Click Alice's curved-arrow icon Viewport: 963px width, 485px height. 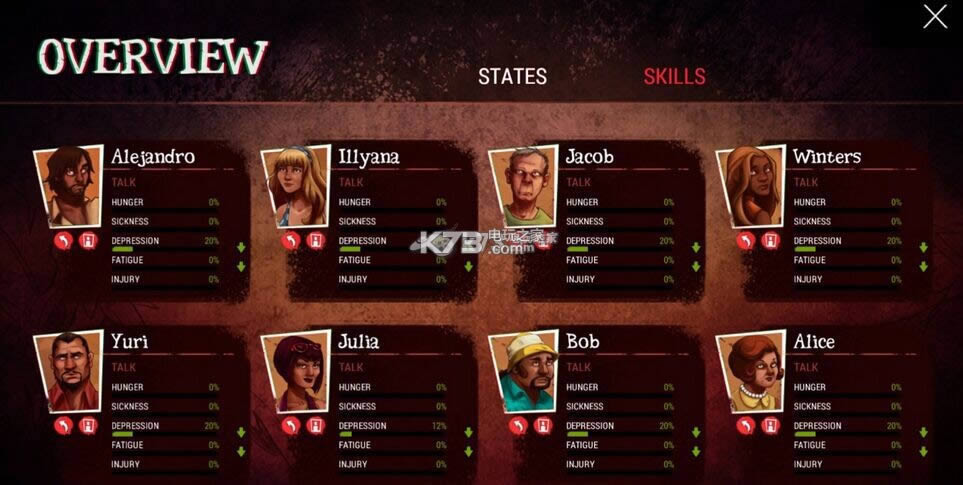coord(745,426)
